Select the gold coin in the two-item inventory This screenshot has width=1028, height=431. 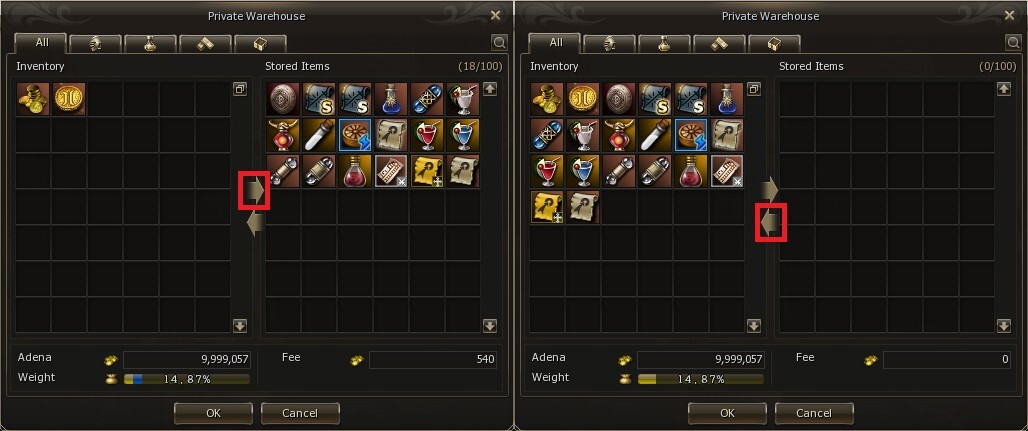(70, 100)
